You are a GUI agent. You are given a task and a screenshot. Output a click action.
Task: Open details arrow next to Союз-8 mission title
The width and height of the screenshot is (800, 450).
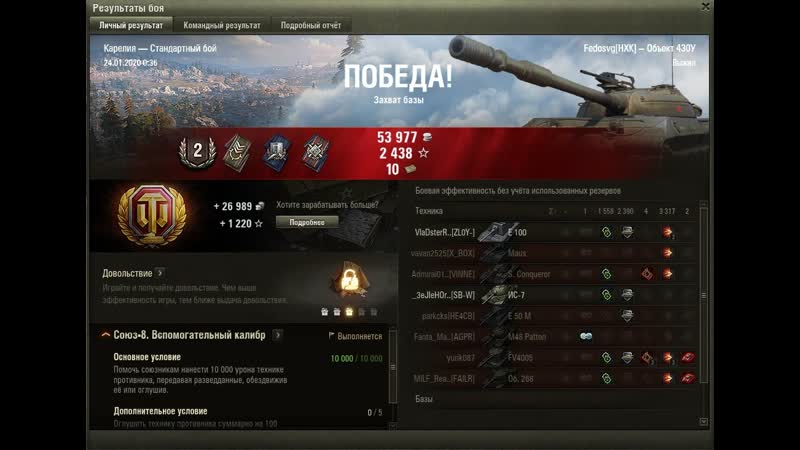(277, 335)
